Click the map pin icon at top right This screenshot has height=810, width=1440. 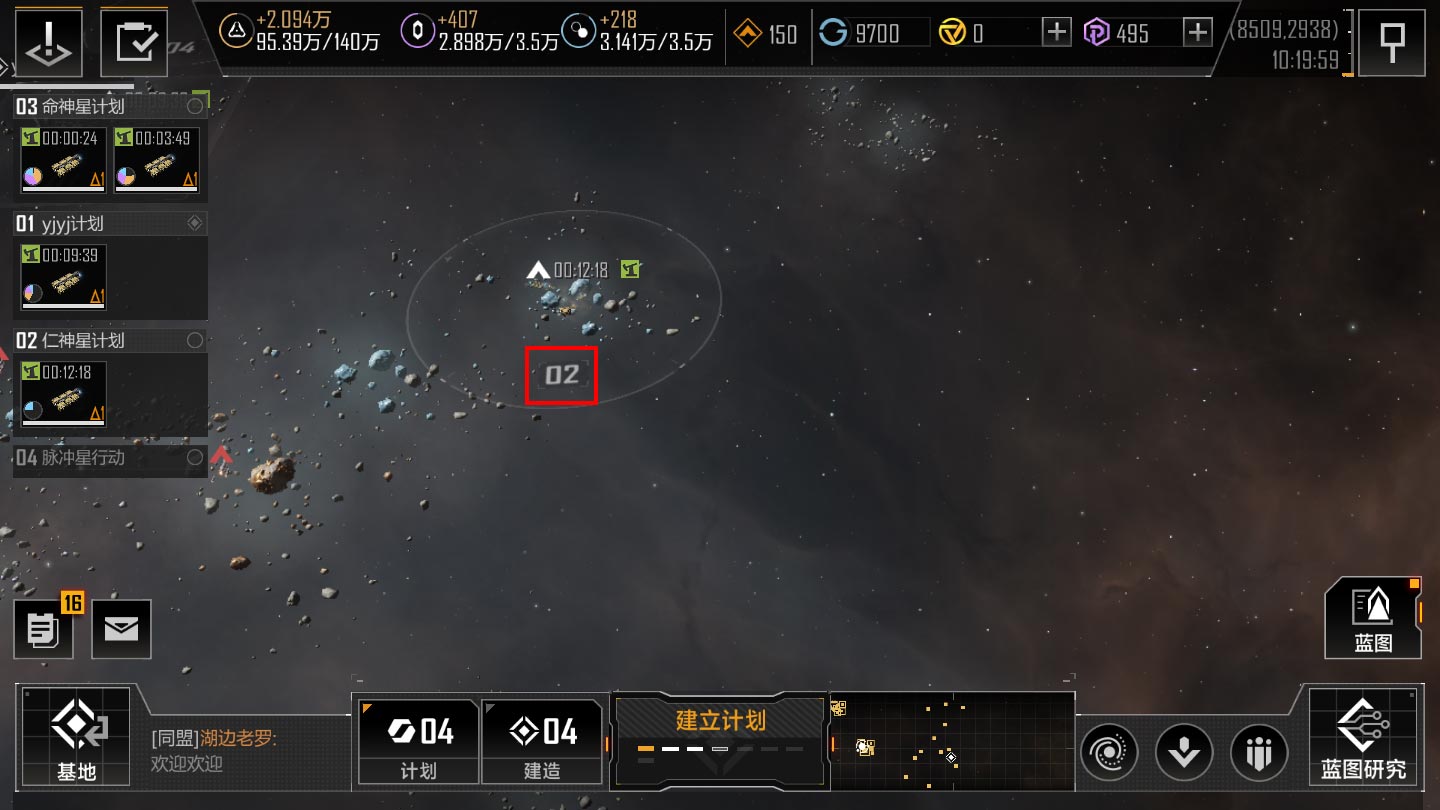pyautogui.click(x=1392, y=41)
